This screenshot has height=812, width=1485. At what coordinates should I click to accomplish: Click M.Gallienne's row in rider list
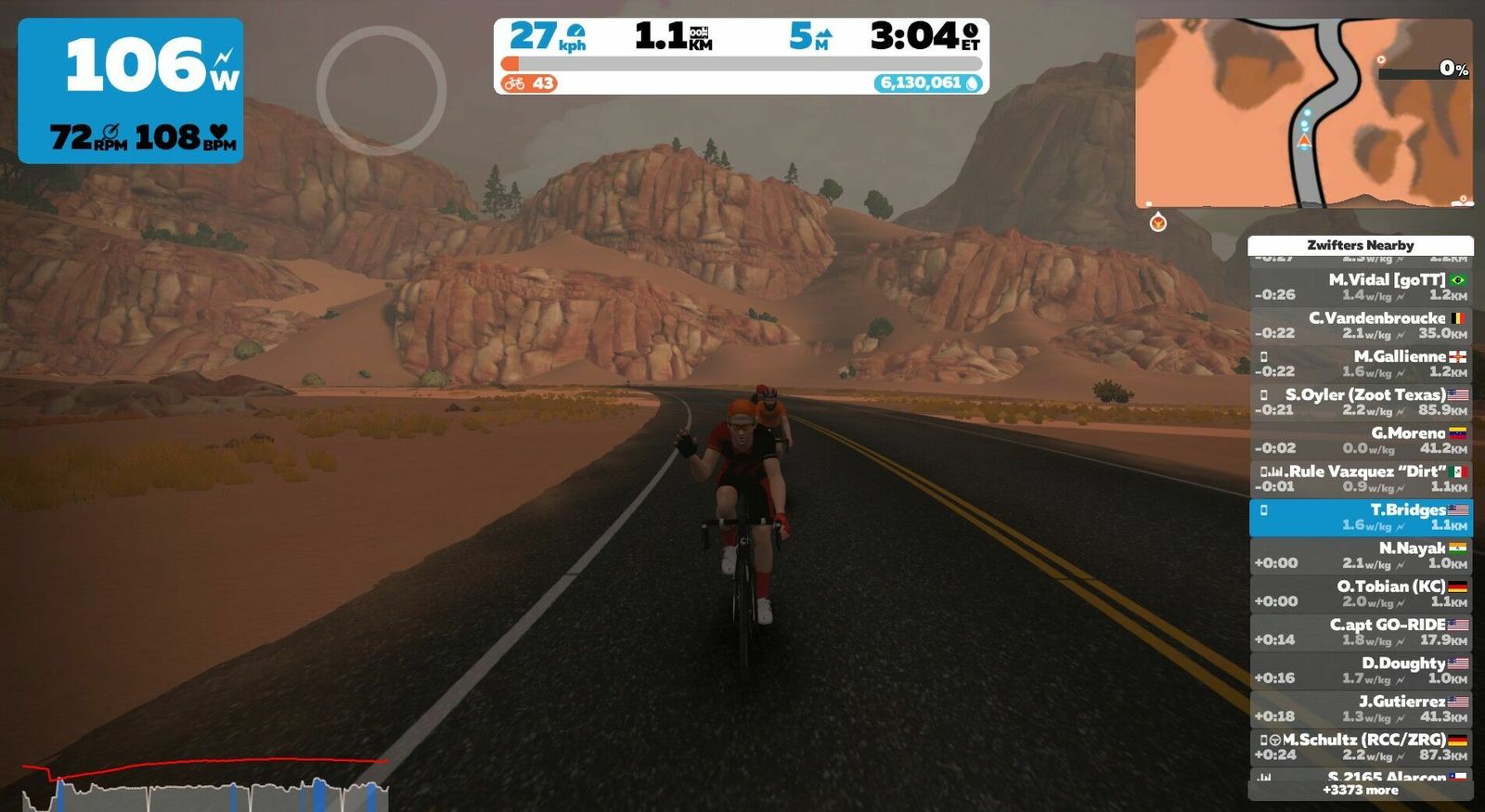(1360, 364)
